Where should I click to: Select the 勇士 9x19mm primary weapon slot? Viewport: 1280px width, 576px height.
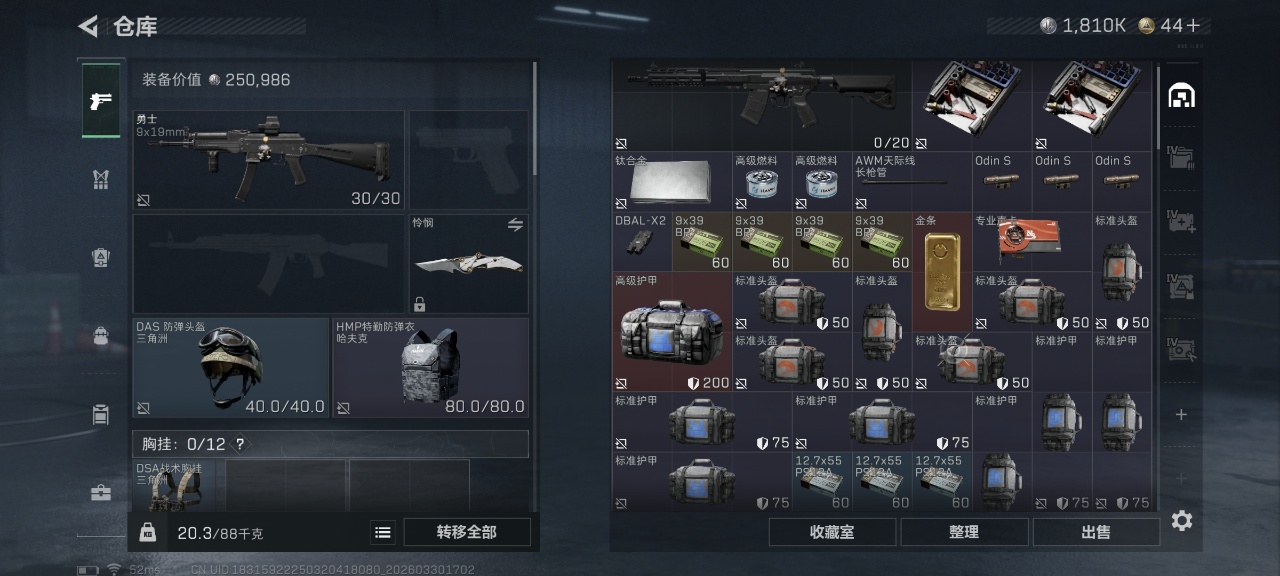pyautogui.click(x=268, y=160)
